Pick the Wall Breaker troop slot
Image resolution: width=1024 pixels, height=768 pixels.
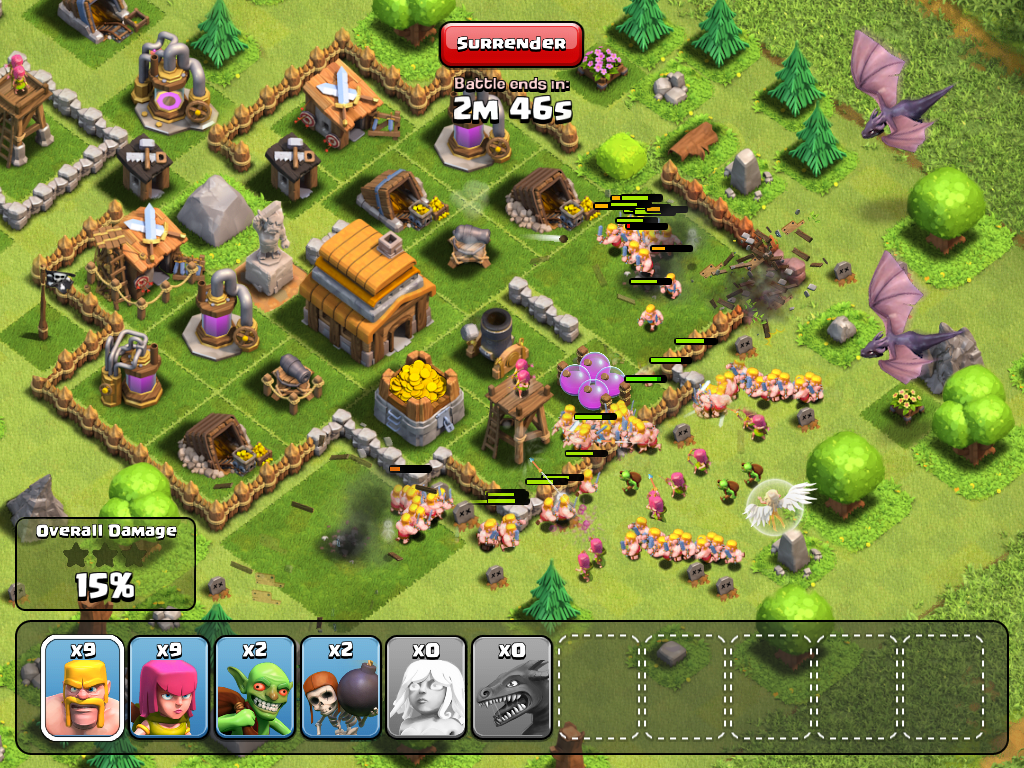tap(341, 687)
